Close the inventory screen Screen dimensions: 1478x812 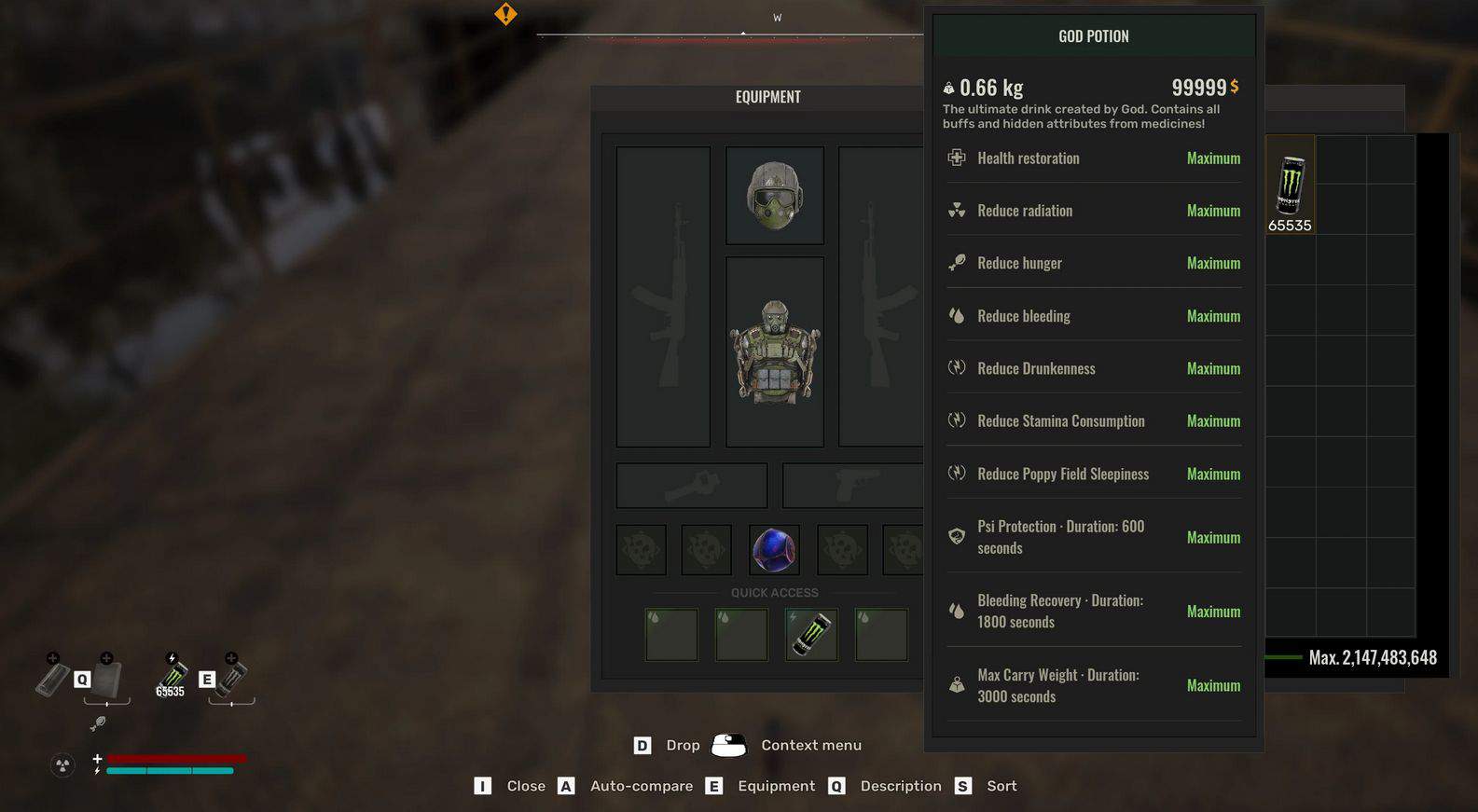click(525, 786)
